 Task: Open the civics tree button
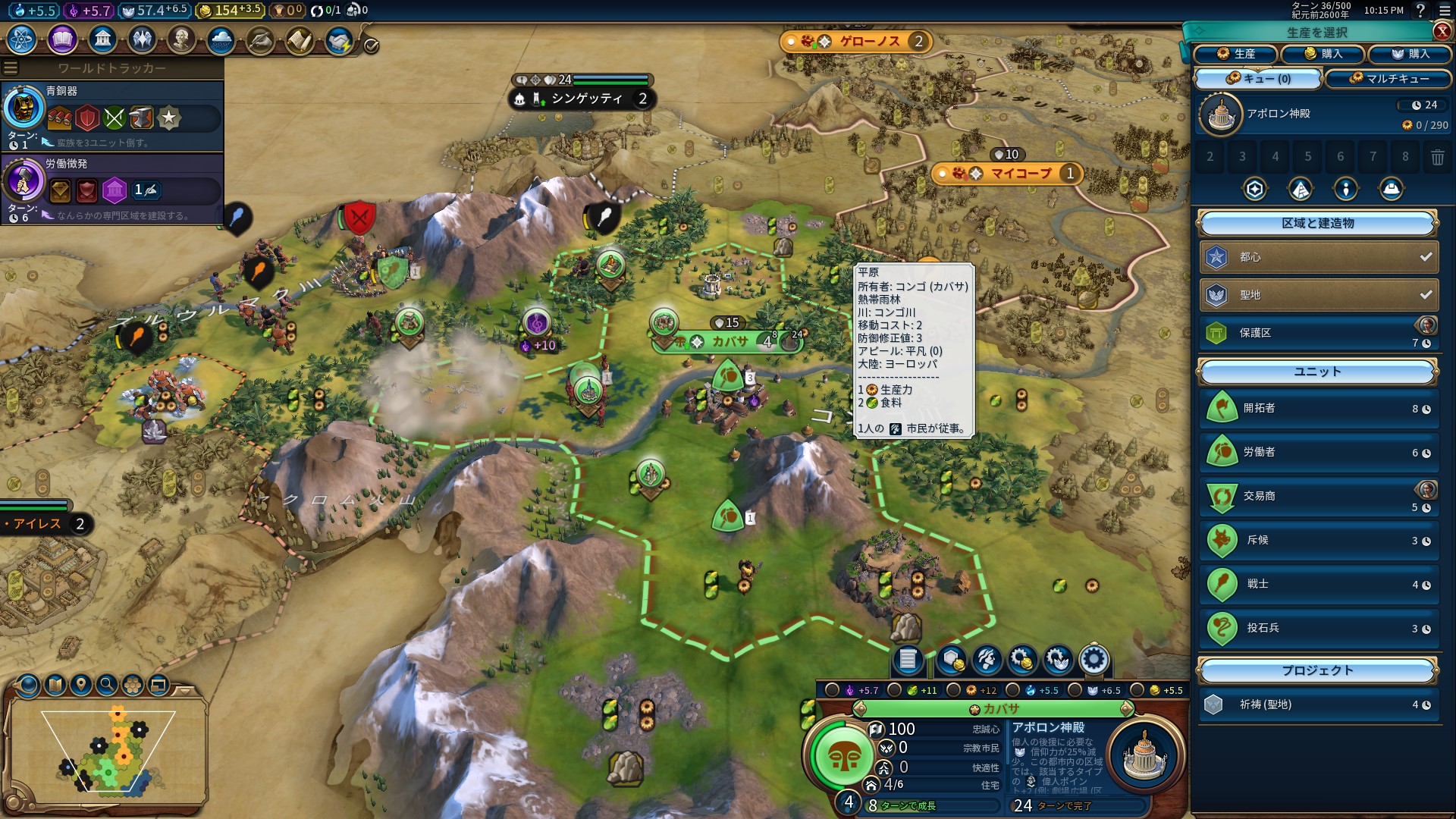[x=62, y=39]
